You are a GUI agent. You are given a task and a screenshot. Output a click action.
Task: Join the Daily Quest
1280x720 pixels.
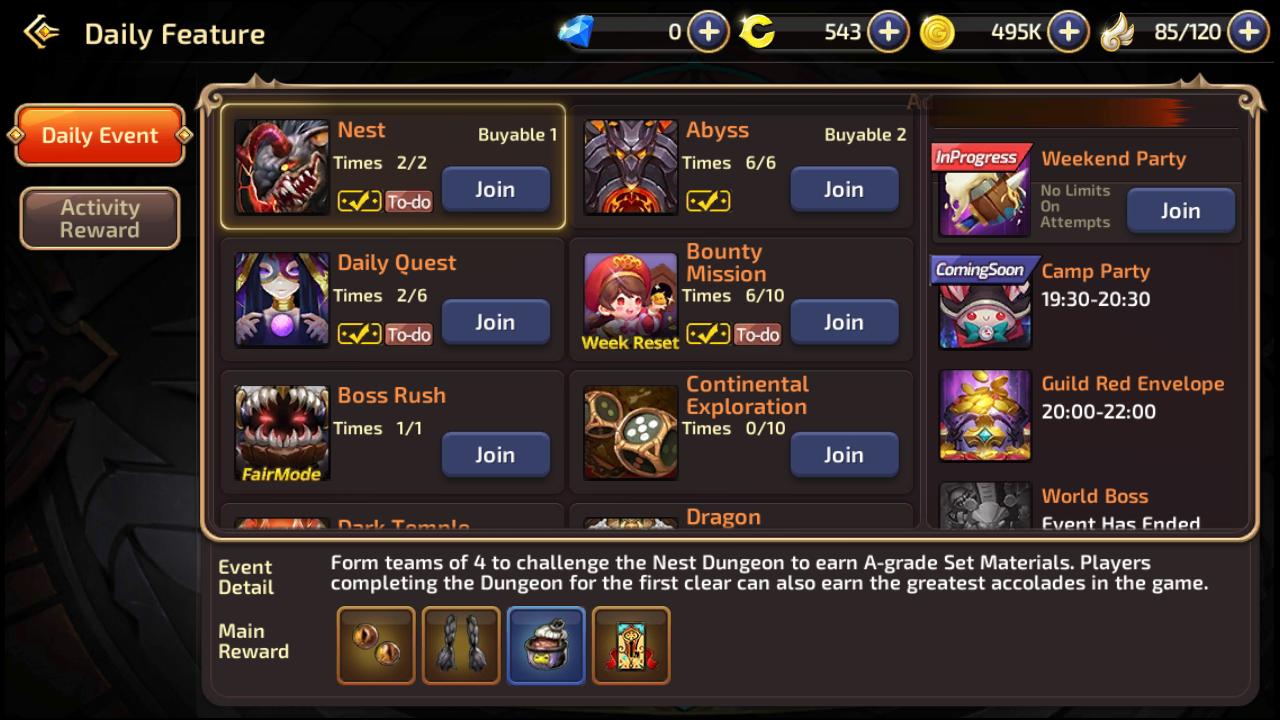point(495,322)
